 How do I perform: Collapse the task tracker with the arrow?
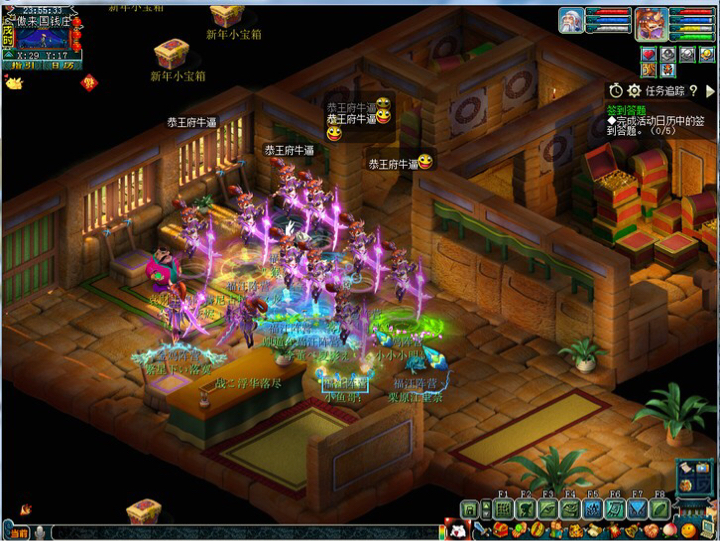[709, 90]
